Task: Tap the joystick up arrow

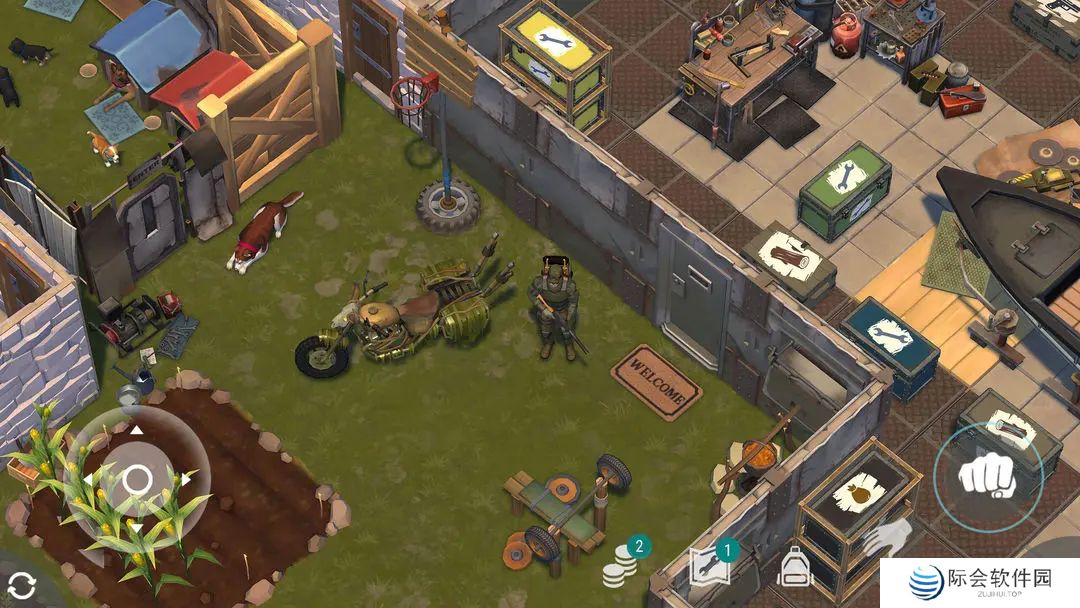Action: [x=137, y=432]
